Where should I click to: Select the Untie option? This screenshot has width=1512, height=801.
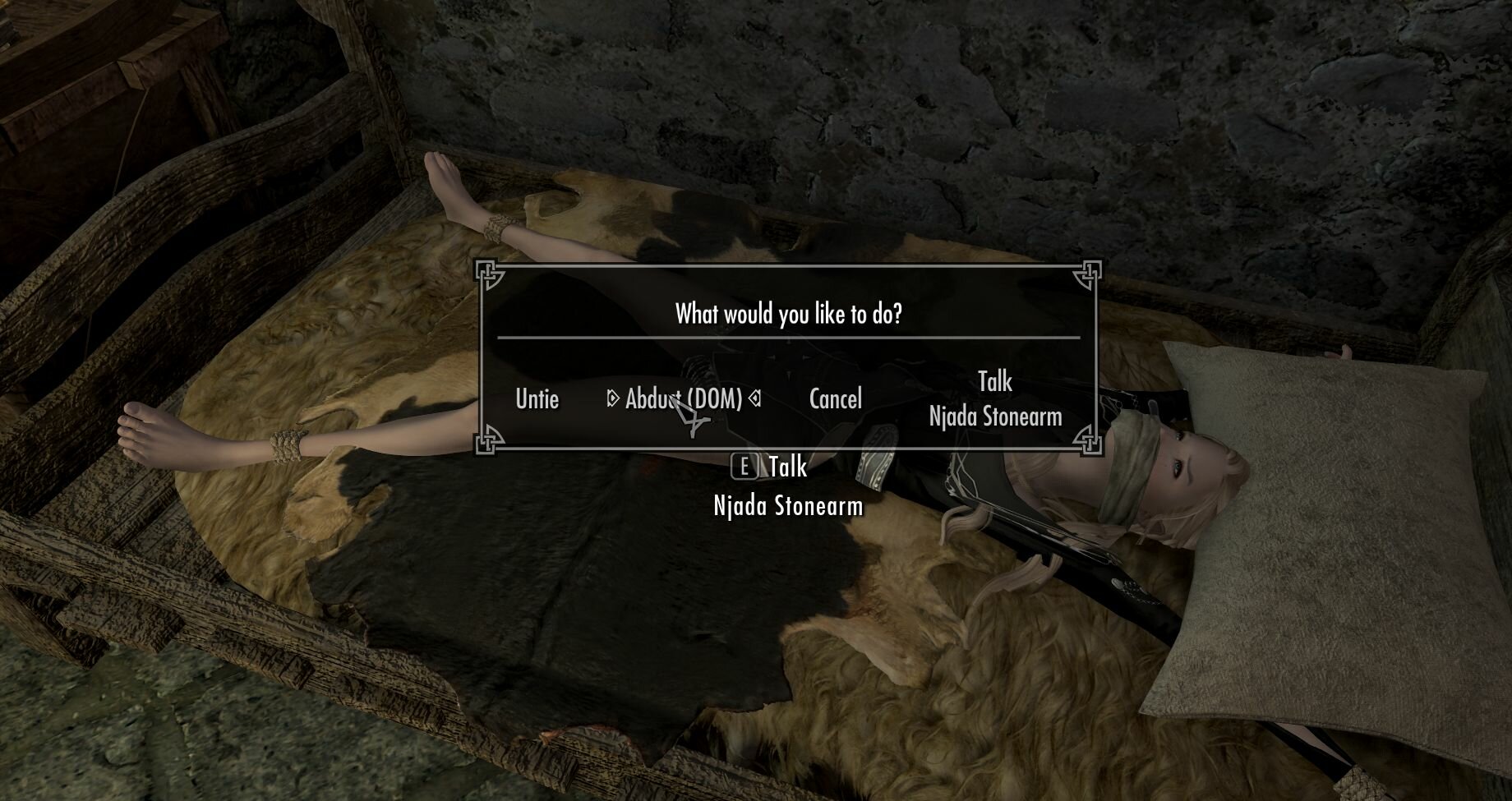[536, 400]
